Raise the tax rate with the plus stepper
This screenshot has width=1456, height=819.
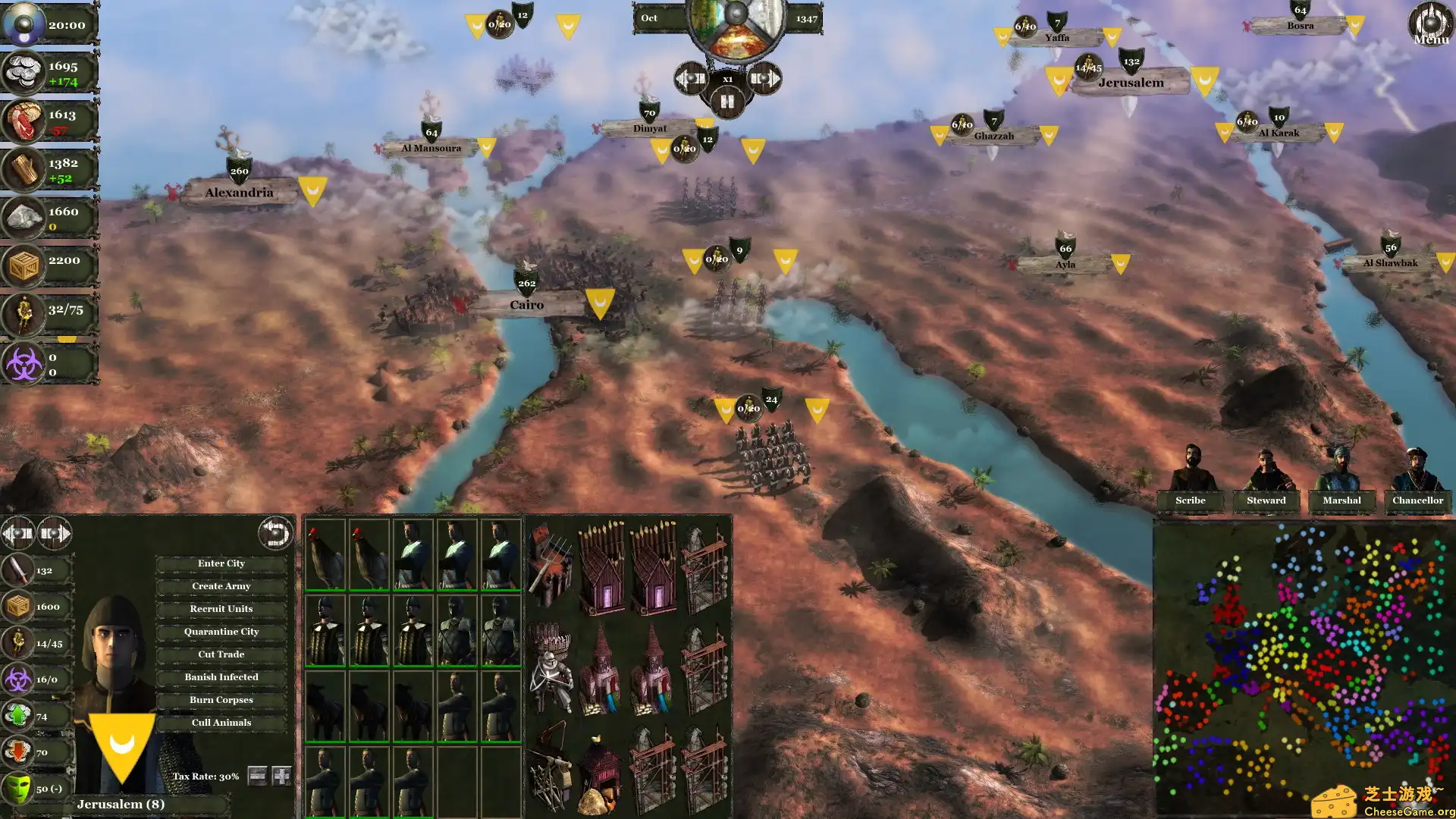point(281,775)
